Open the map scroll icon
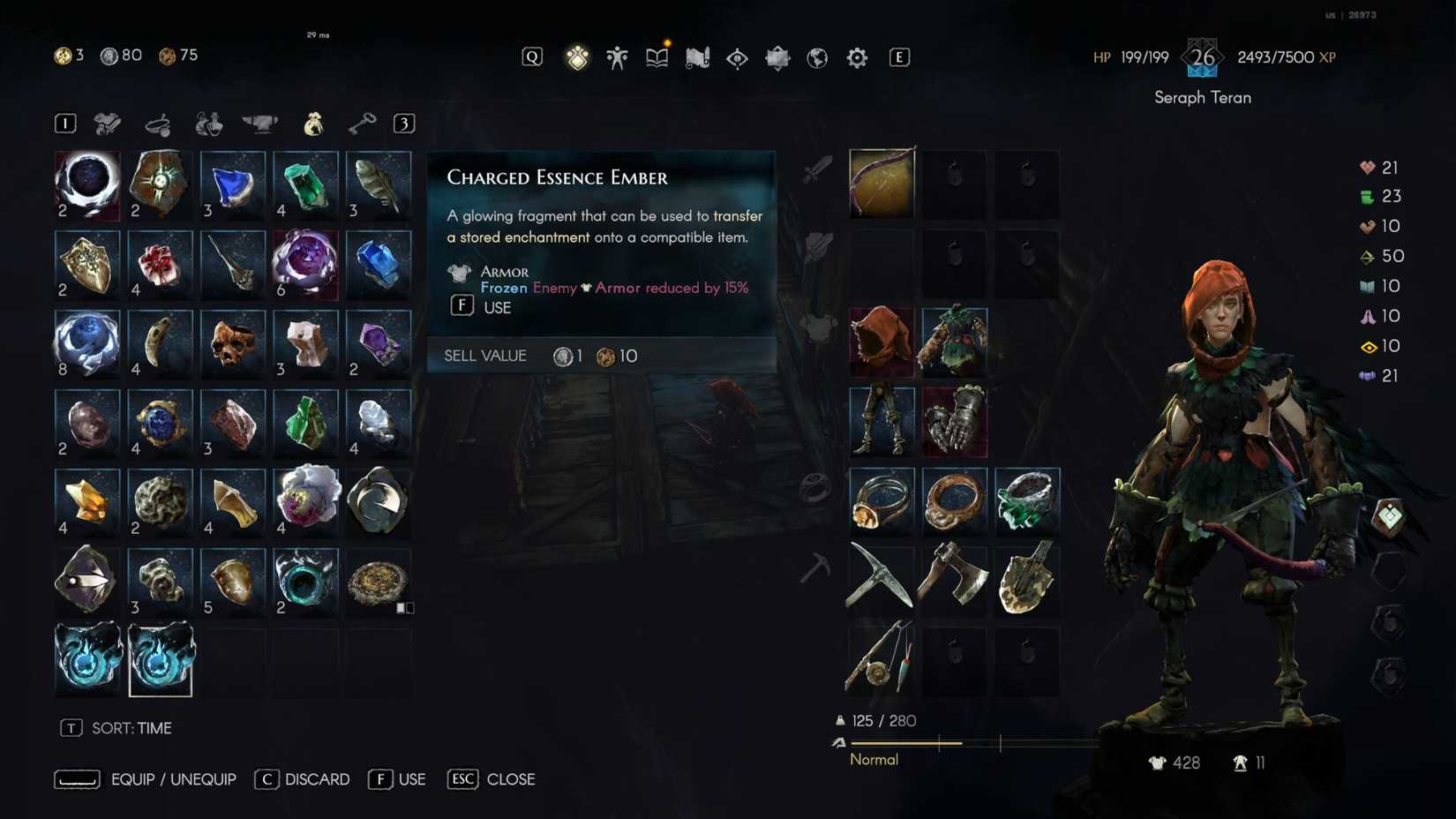The image size is (1456, 819). click(x=697, y=56)
